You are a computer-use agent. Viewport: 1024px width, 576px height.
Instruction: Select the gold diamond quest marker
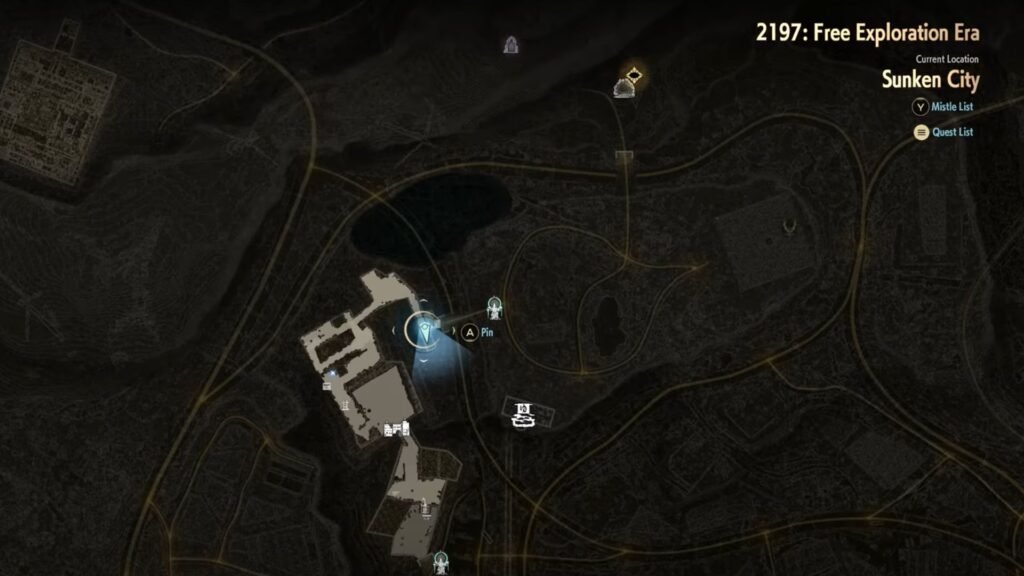633,73
